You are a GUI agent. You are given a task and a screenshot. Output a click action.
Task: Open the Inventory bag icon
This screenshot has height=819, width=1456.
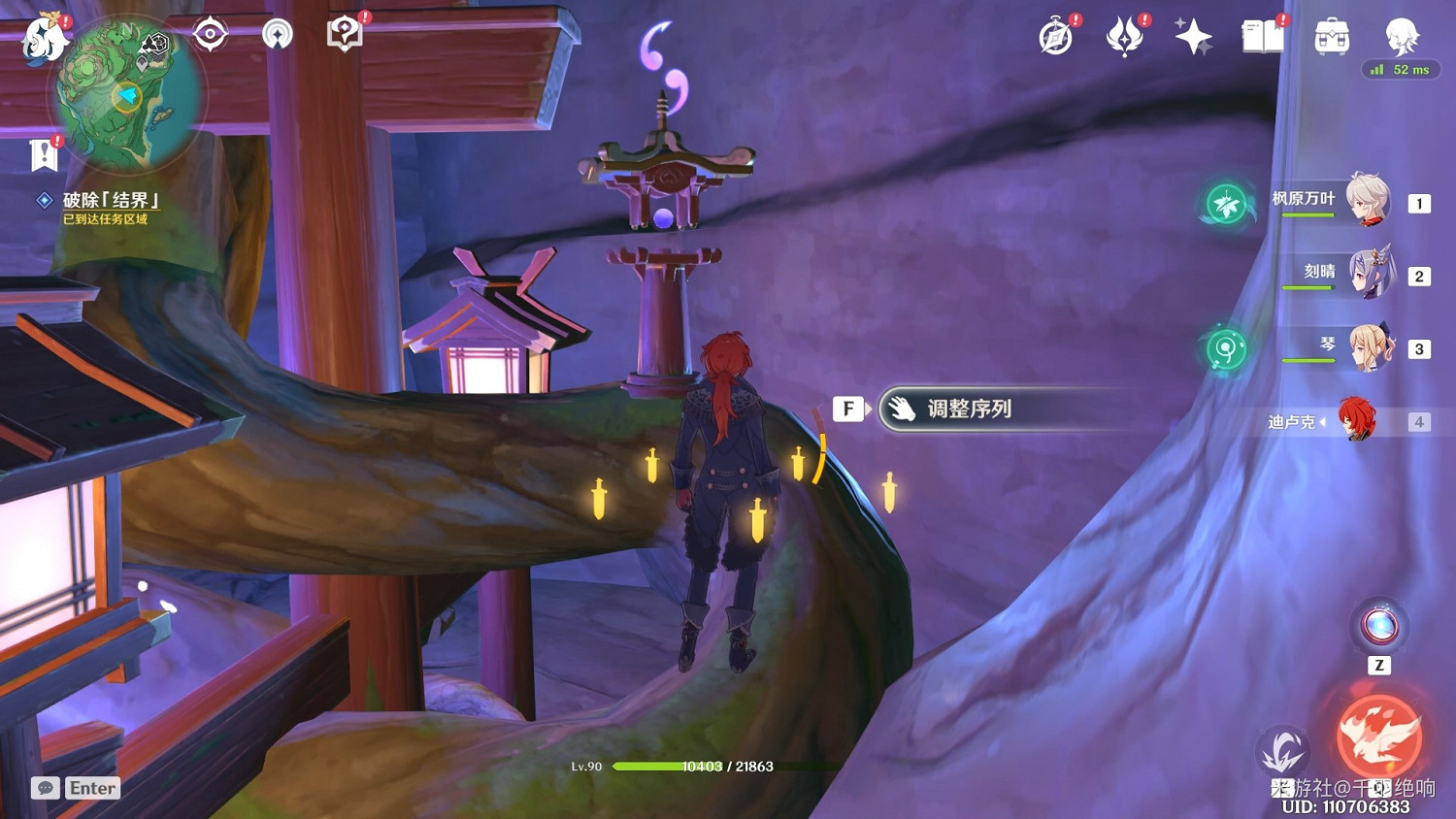[1331, 37]
